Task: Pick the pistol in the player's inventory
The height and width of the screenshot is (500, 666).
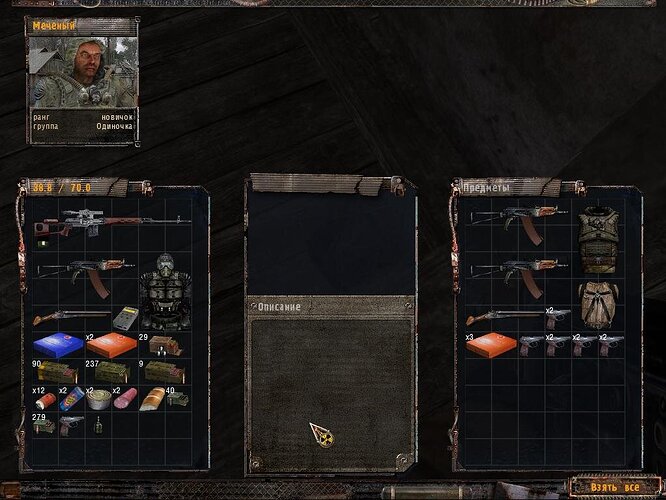Action: pos(70,424)
